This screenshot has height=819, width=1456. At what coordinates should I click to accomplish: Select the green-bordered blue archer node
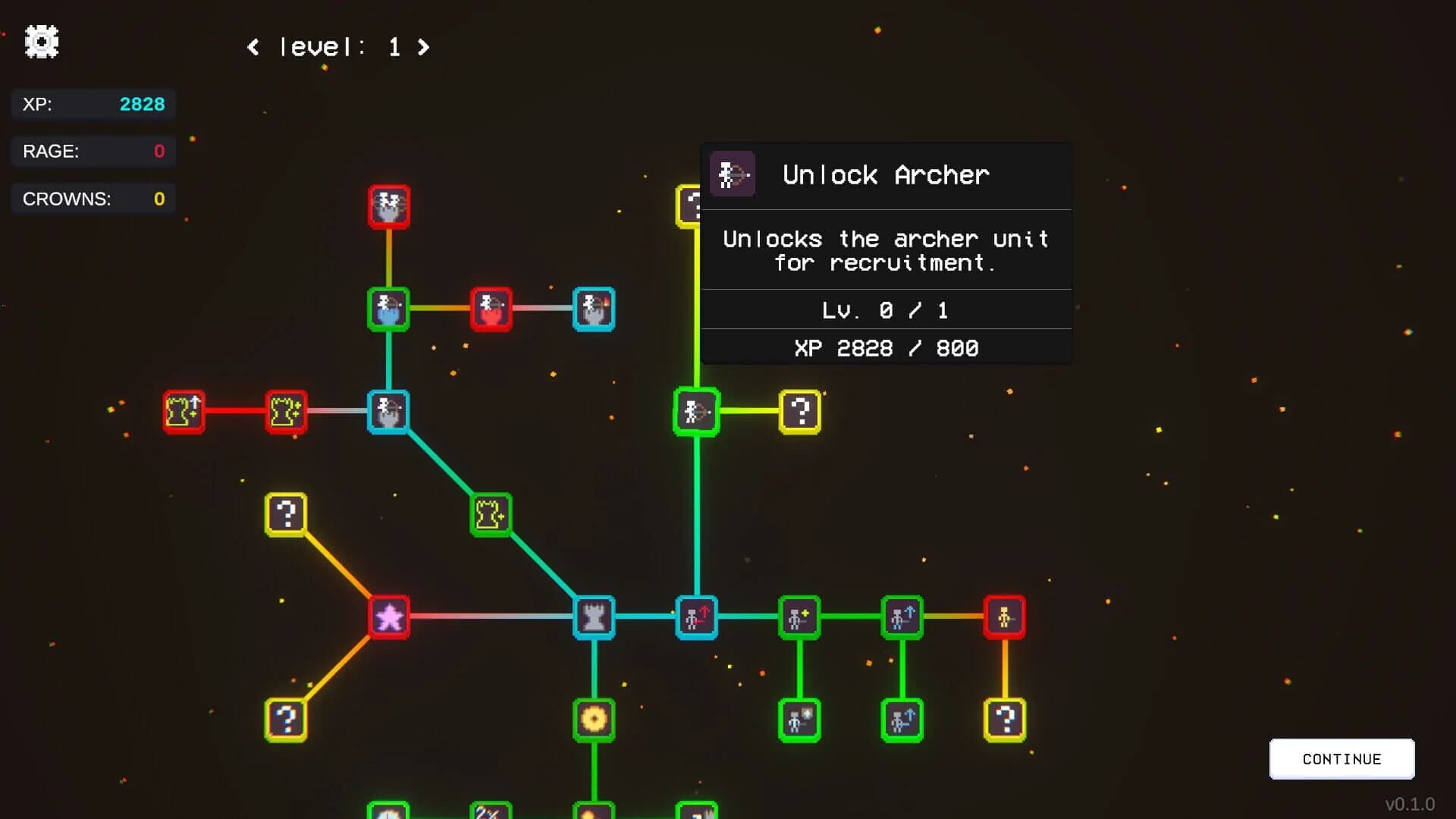389,308
